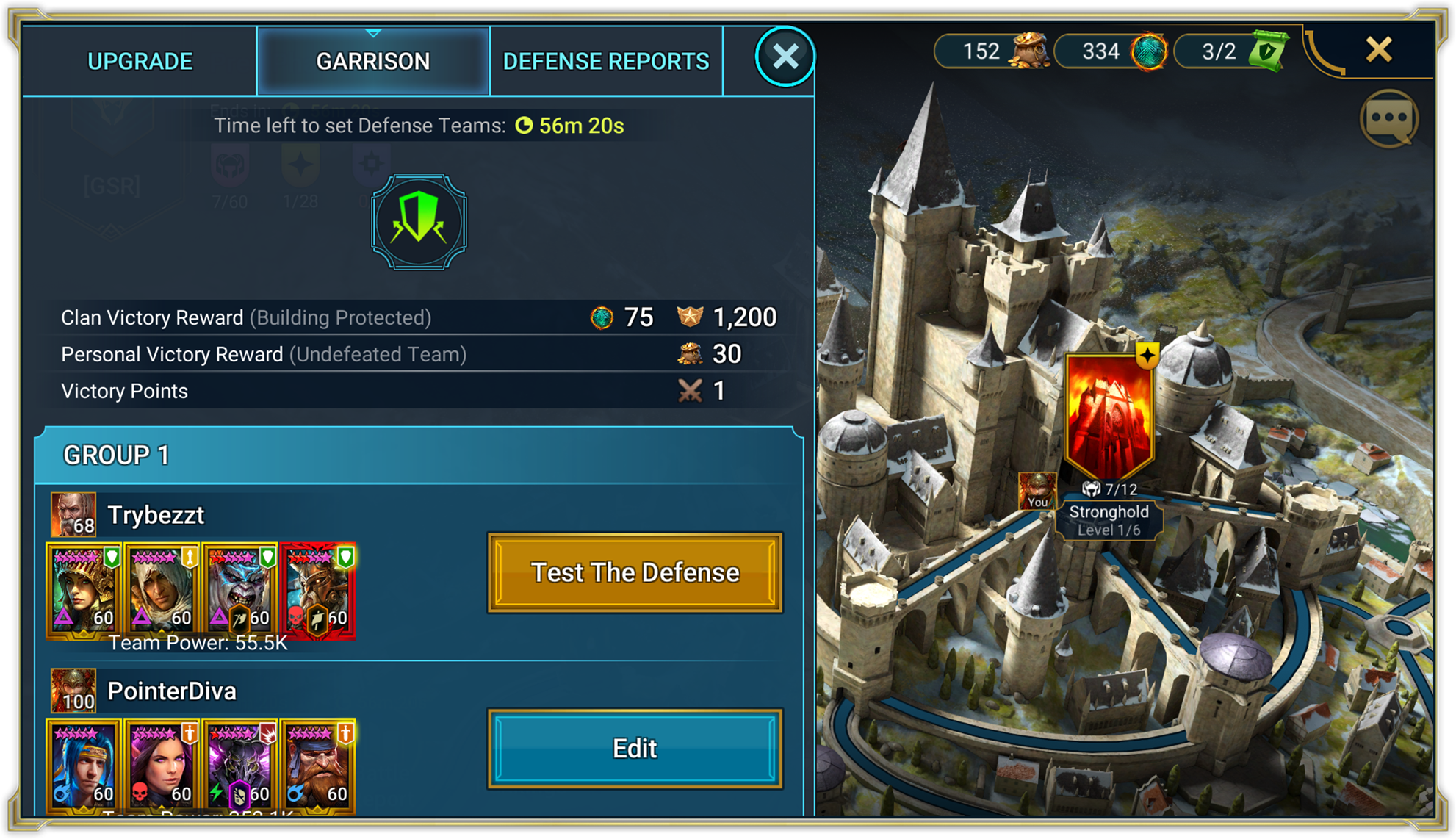1456x839 pixels.
Task: Click the Test The Defense button
Action: 635,572
